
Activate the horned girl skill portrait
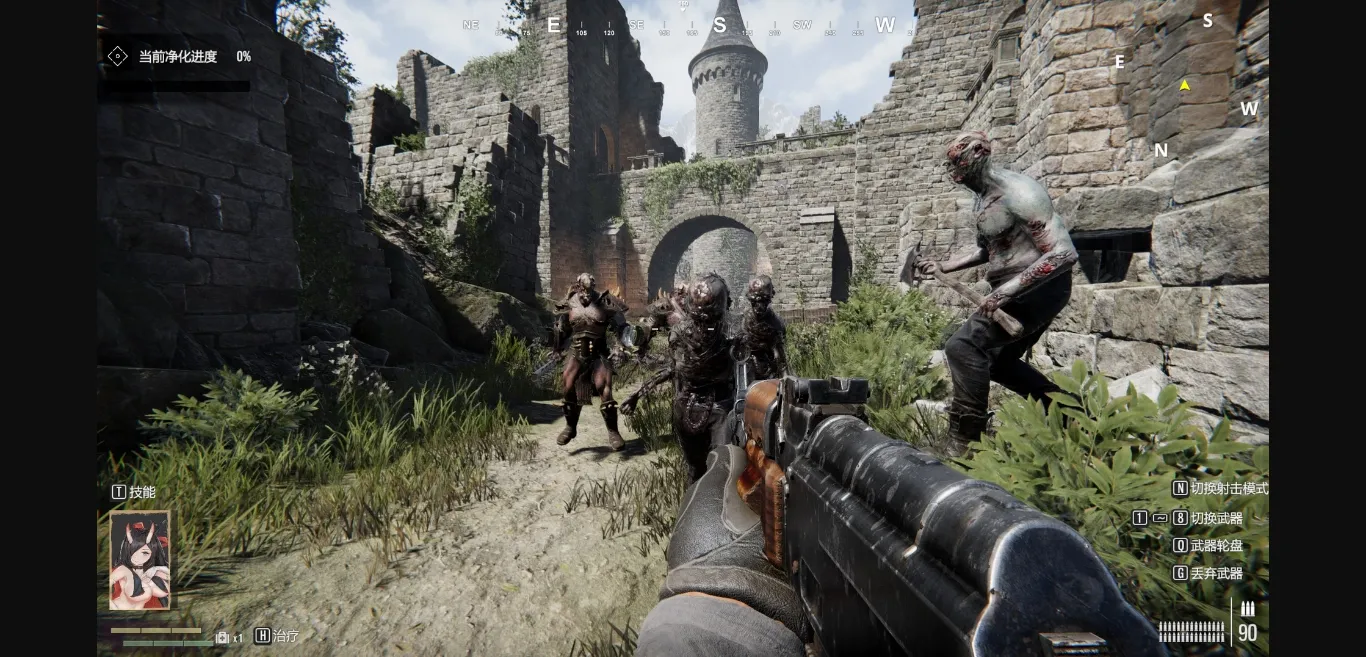click(x=139, y=560)
